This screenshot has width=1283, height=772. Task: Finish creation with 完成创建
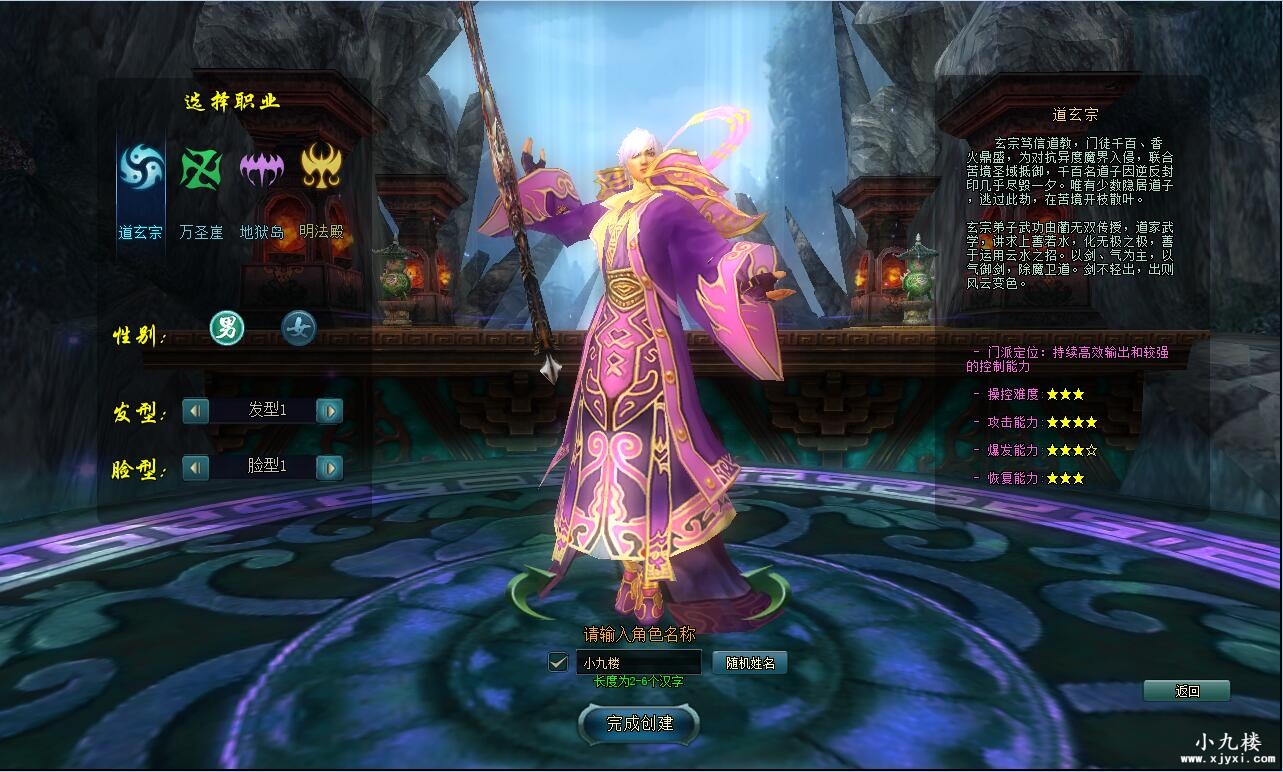tap(640, 723)
